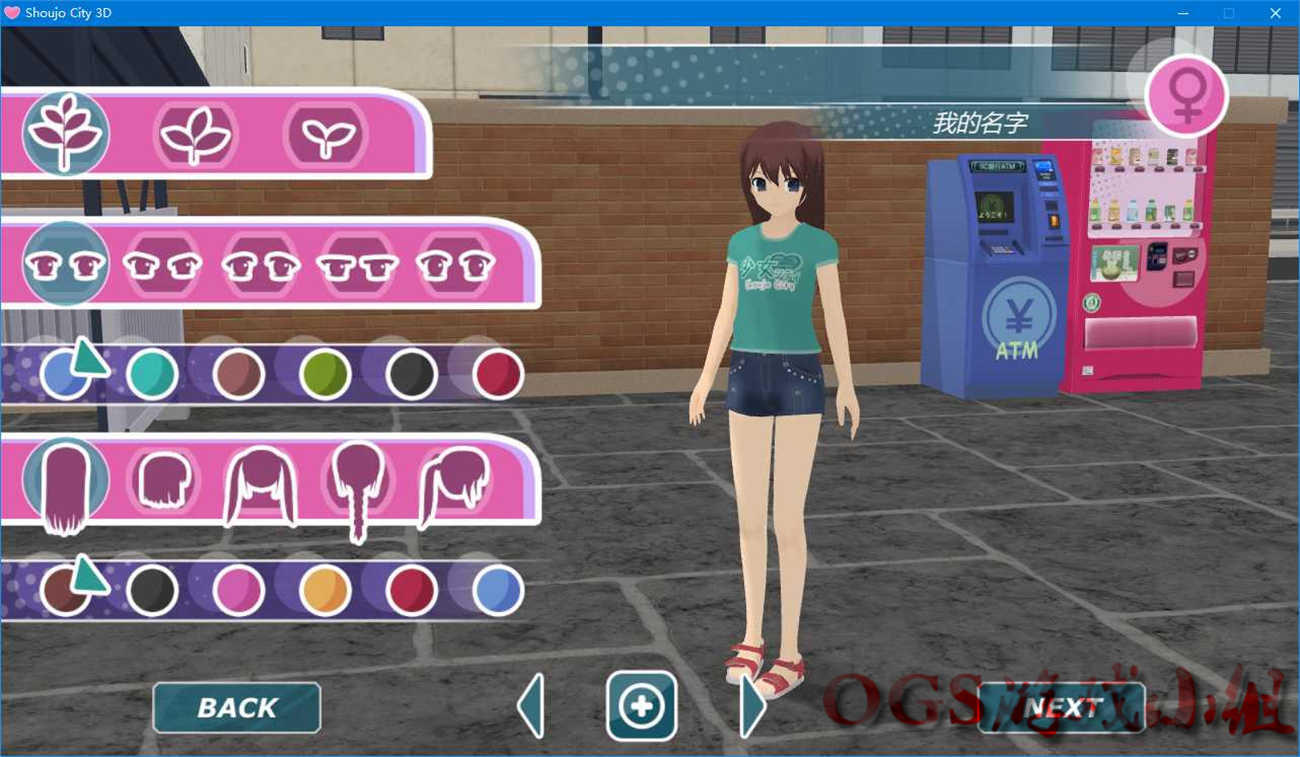Choose the crimson eye color swatch
The height and width of the screenshot is (757, 1300).
click(498, 374)
